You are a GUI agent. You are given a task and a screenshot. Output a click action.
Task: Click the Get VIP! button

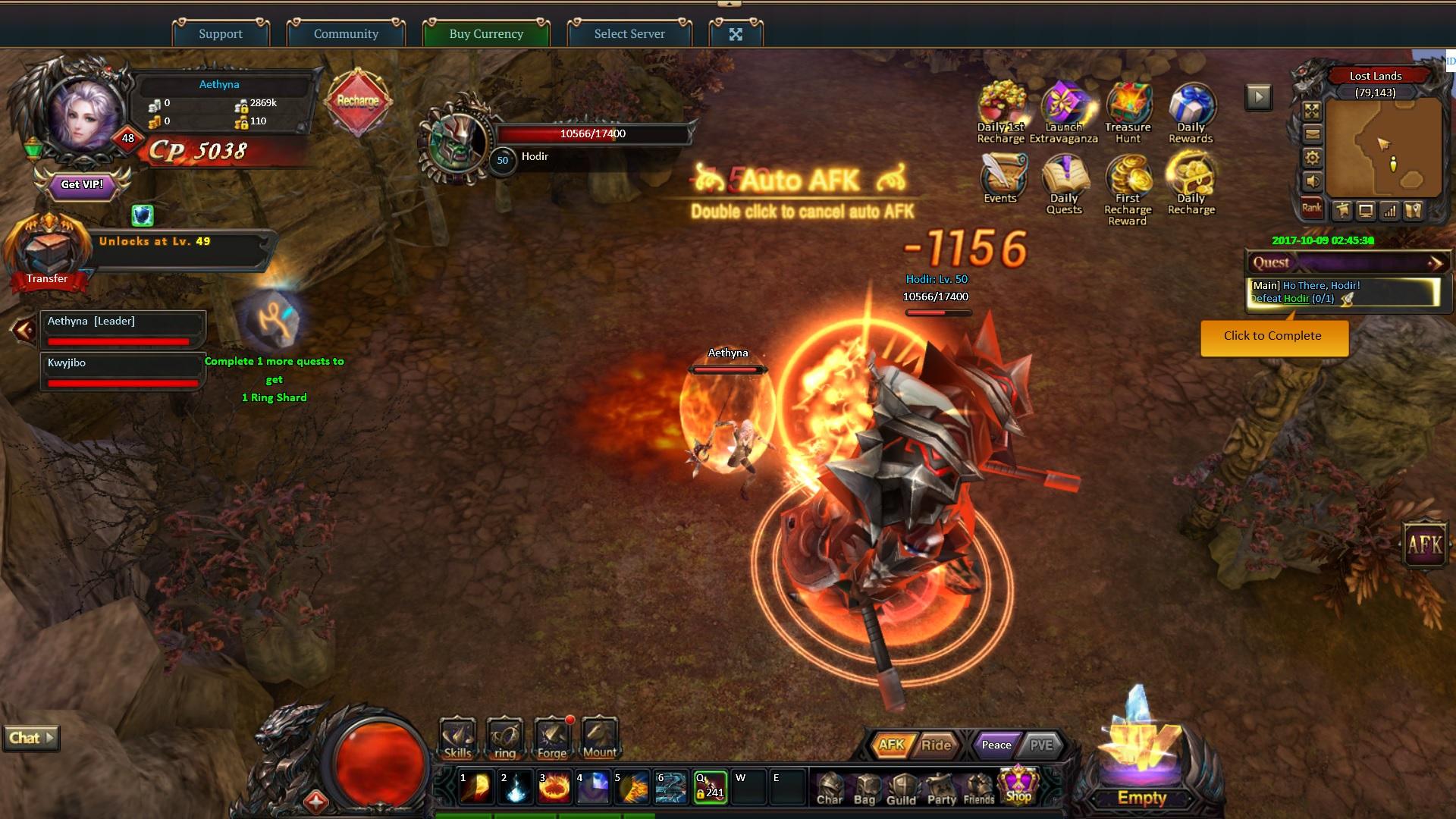(82, 184)
